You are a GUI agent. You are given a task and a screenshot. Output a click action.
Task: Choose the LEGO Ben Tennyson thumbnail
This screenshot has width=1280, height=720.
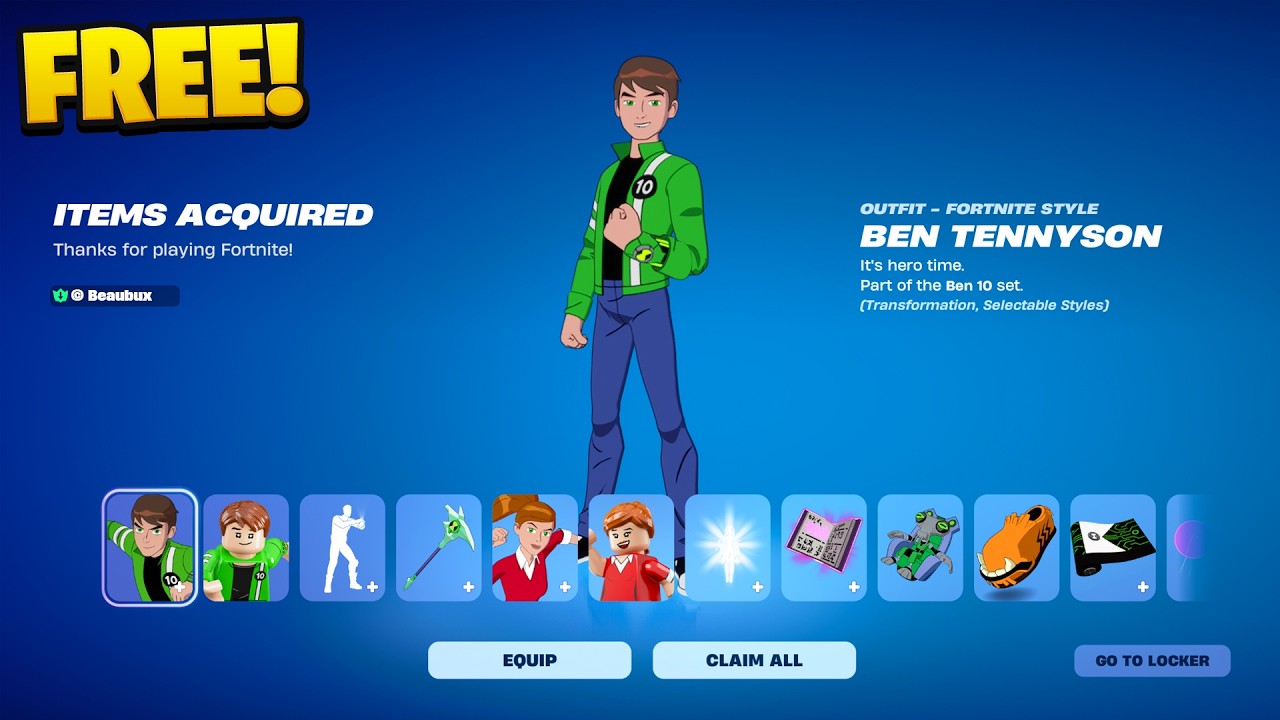tap(246, 548)
